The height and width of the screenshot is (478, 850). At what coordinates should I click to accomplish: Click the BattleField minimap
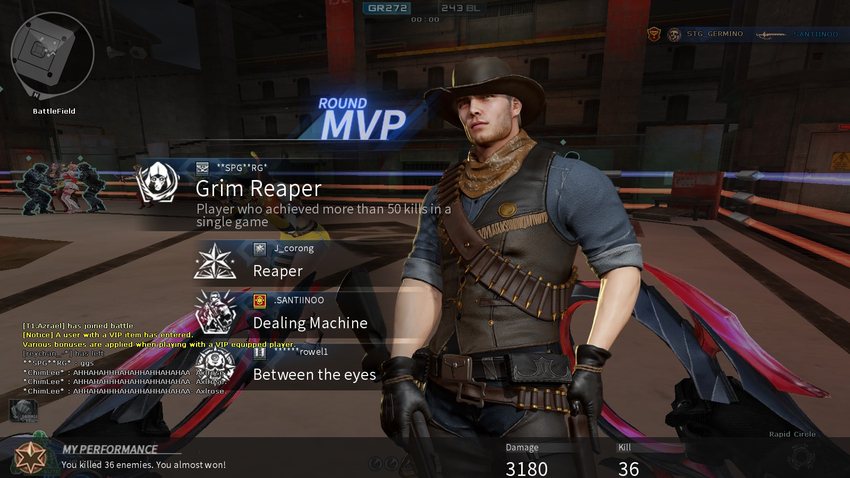click(x=52, y=54)
